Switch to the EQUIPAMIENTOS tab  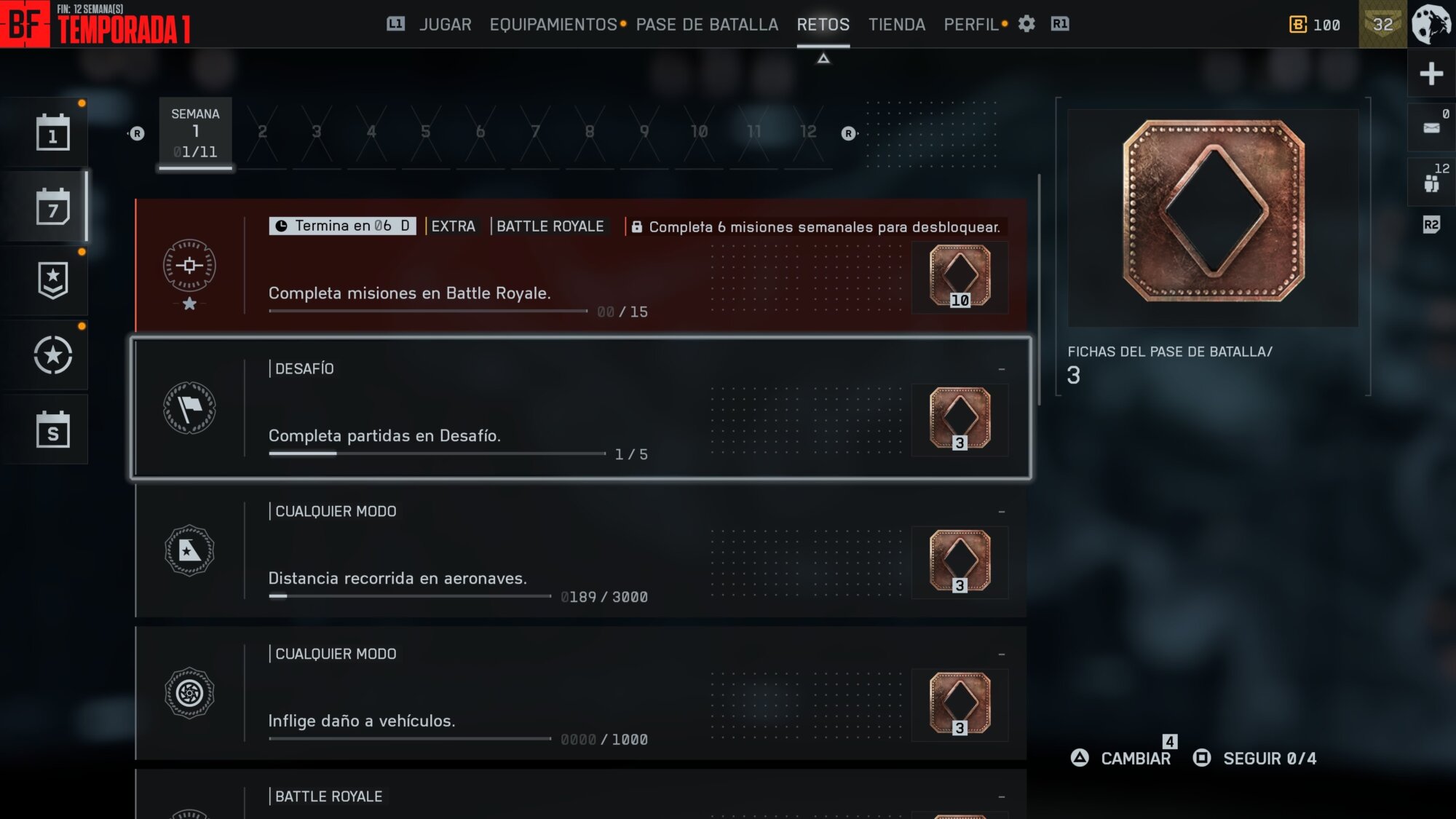pyautogui.click(x=553, y=25)
